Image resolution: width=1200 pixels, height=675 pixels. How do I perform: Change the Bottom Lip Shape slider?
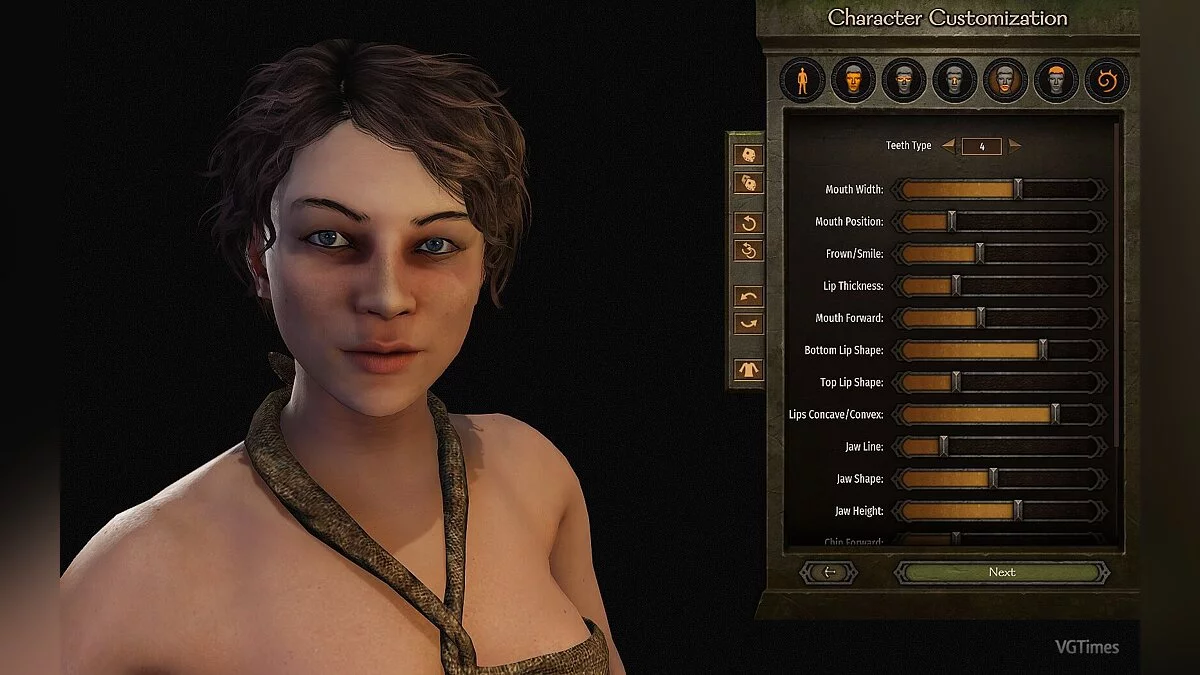coord(1043,350)
